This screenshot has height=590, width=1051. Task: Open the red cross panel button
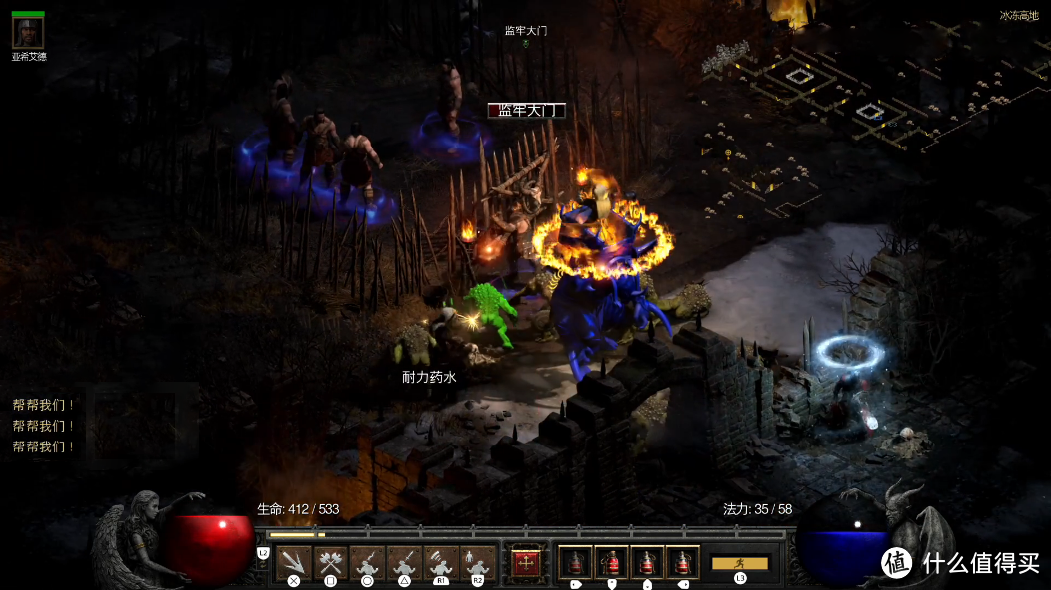tap(526, 563)
